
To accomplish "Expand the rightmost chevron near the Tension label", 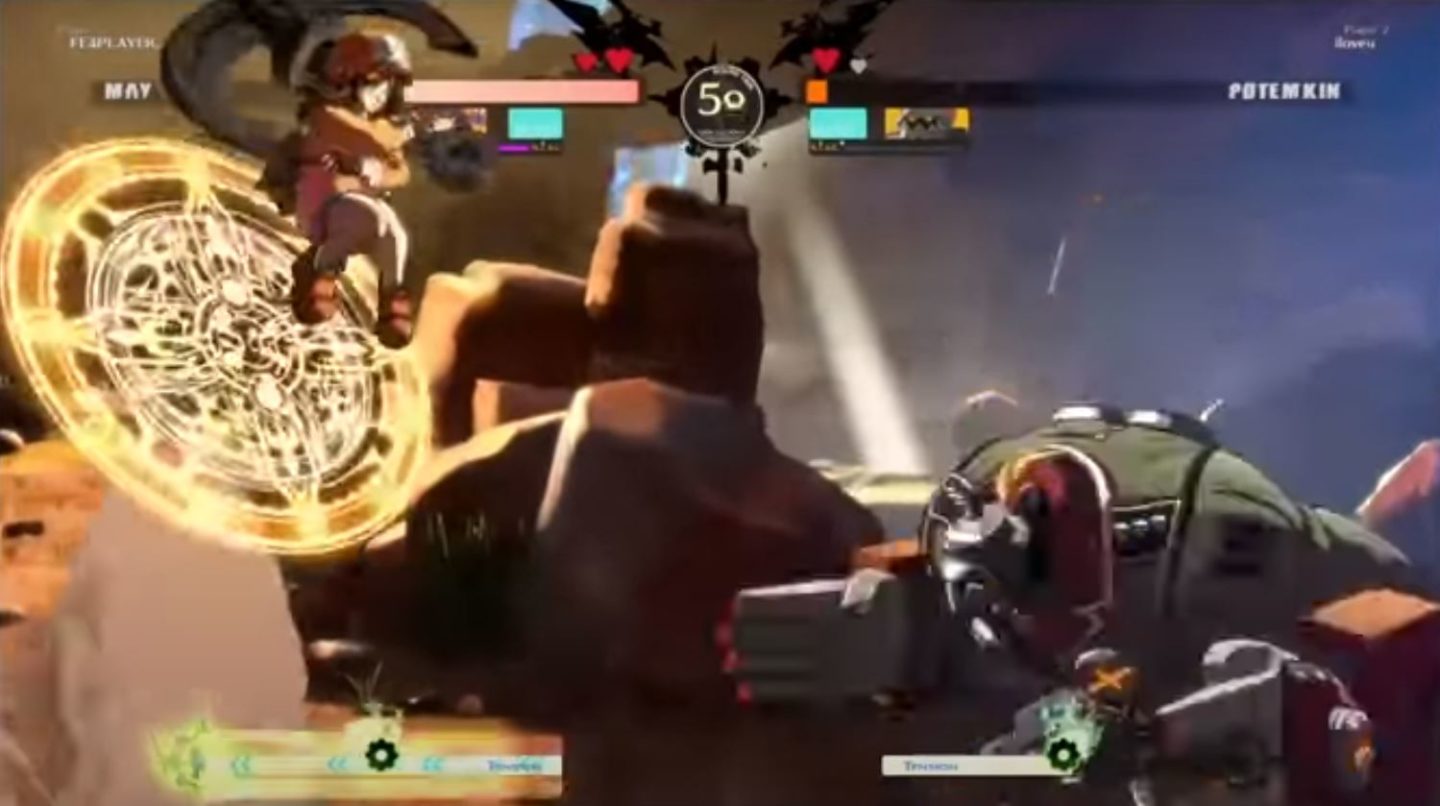I will tap(429, 762).
